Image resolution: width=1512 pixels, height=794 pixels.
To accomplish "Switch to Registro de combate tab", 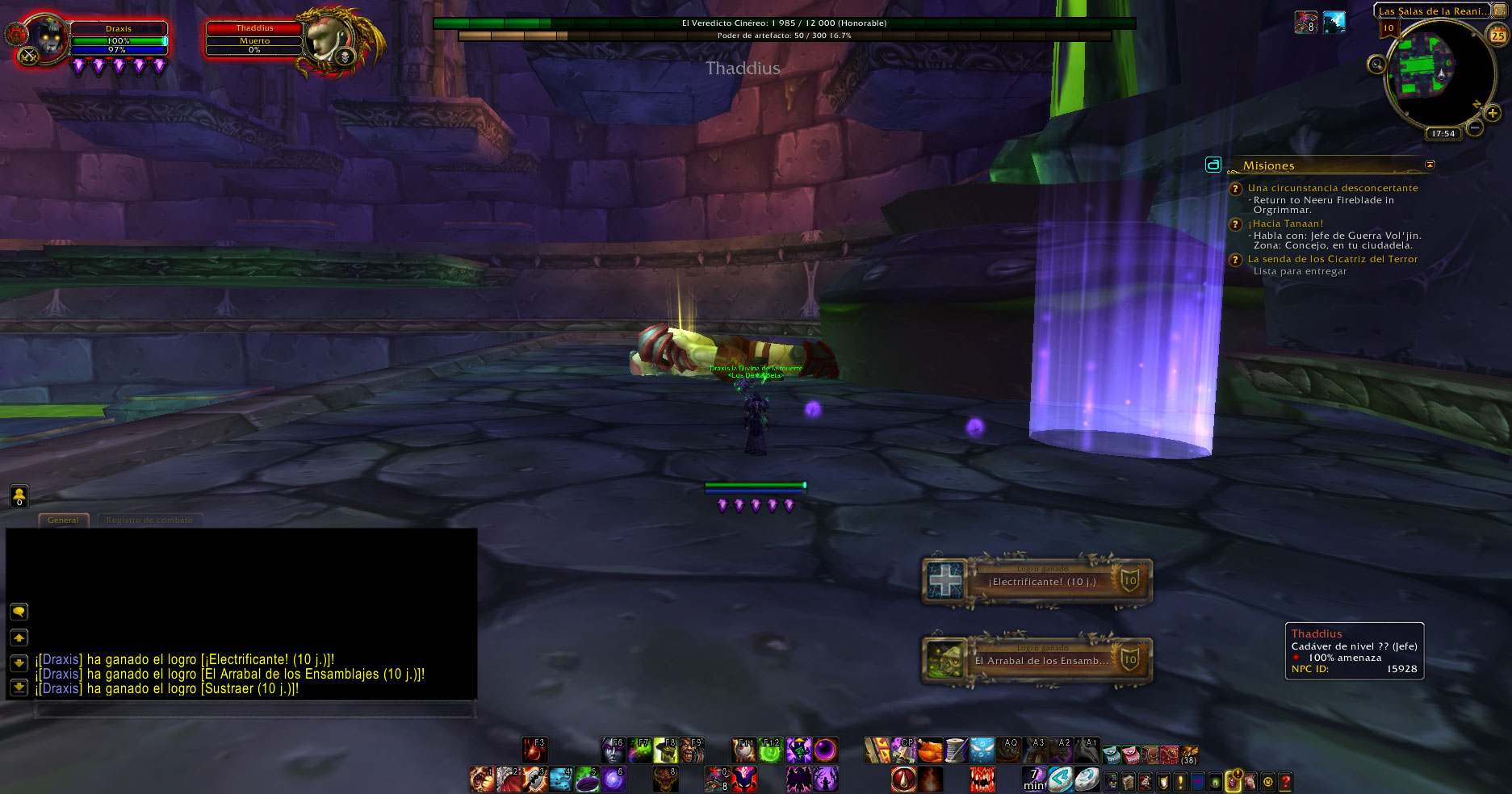I will [x=149, y=520].
